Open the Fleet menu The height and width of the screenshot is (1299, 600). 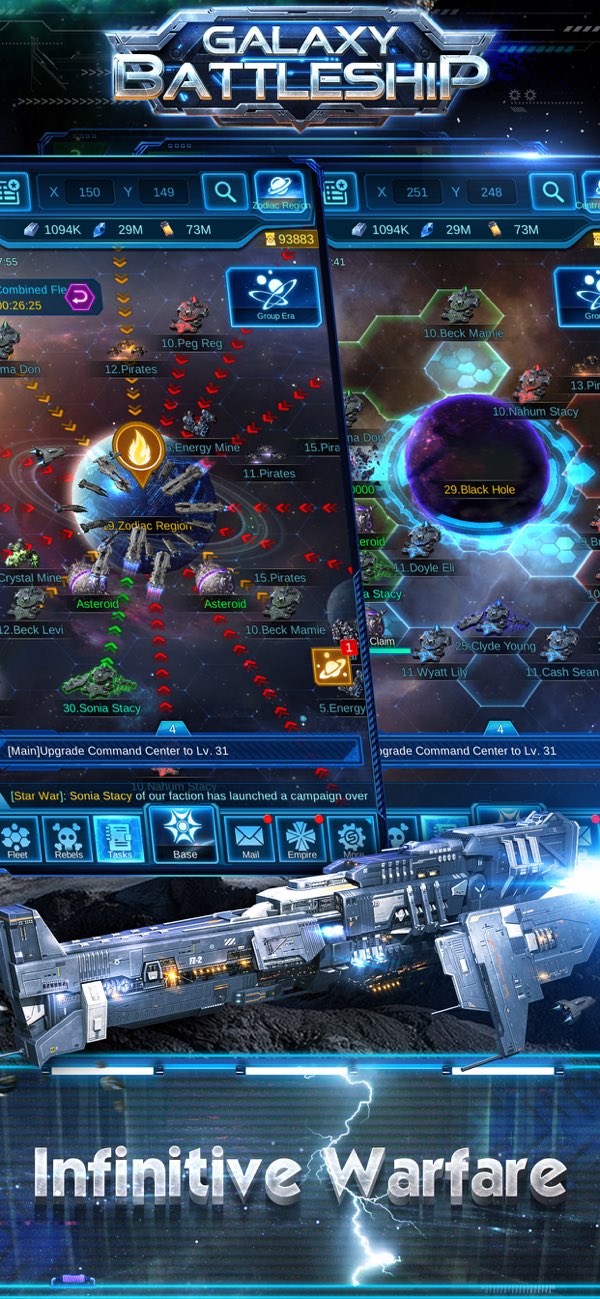[18, 840]
